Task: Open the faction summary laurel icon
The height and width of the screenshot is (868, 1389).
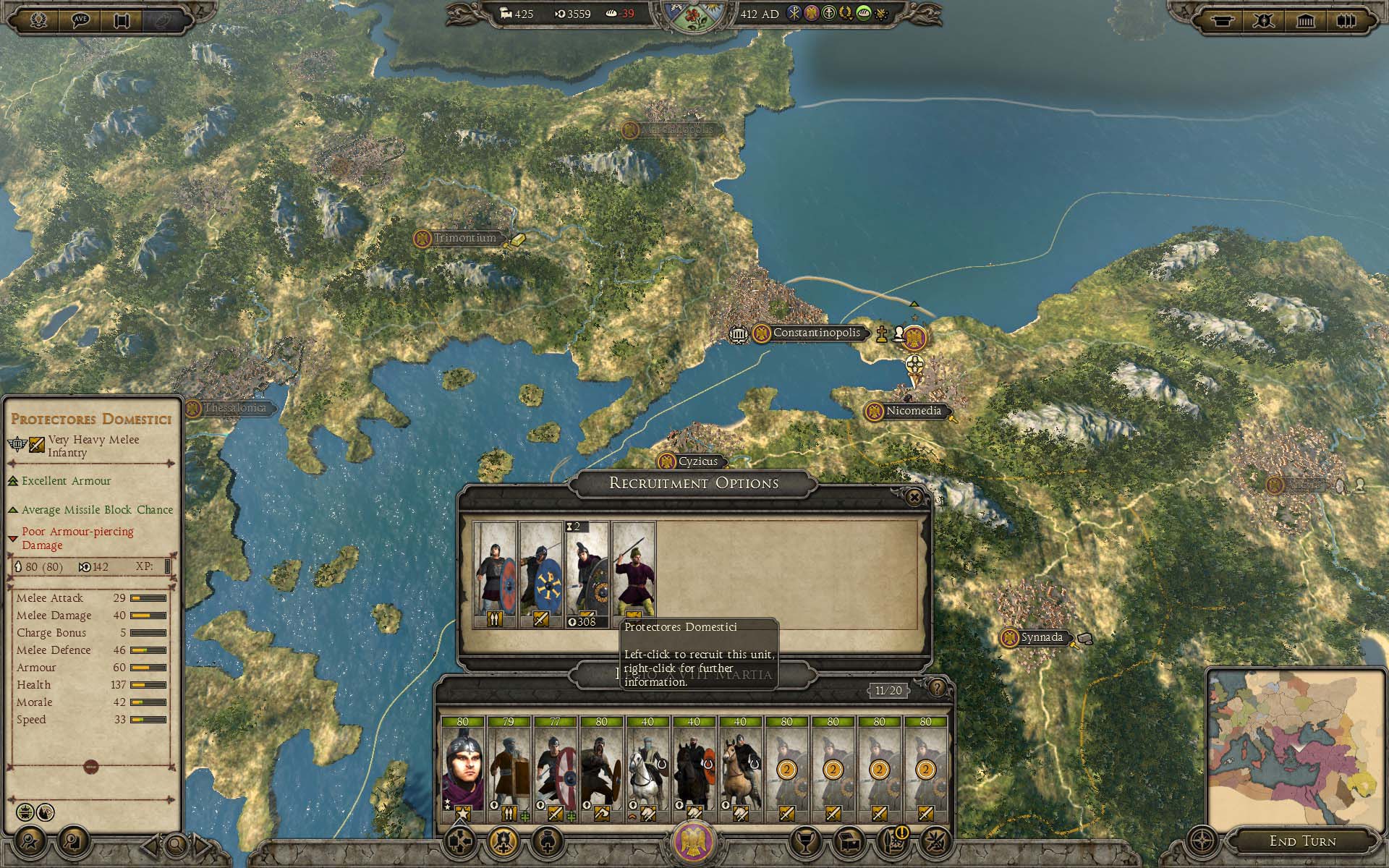Action: (x=38, y=20)
